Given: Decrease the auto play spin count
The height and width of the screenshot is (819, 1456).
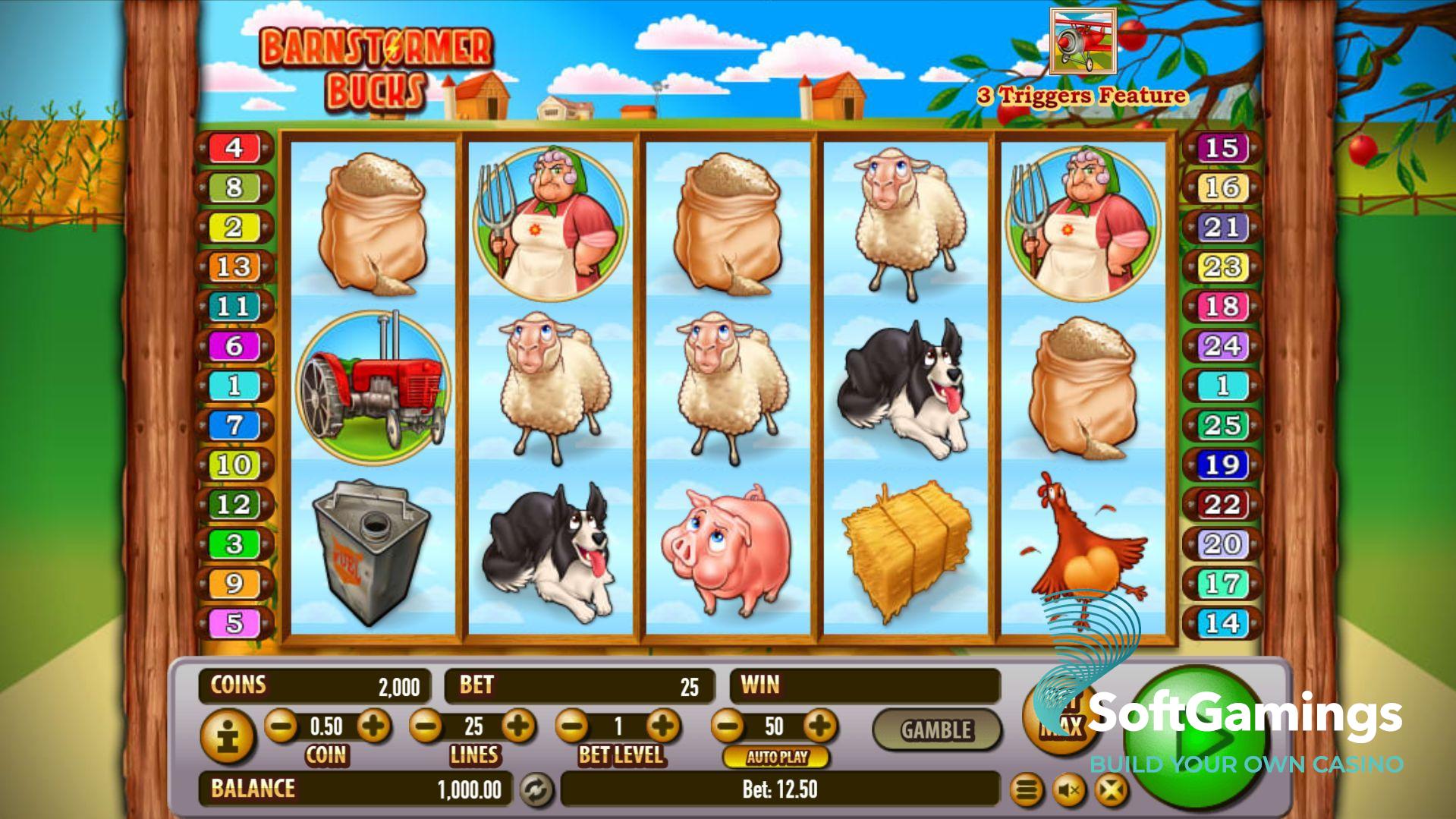Looking at the screenshot, I should pos(728,726).
